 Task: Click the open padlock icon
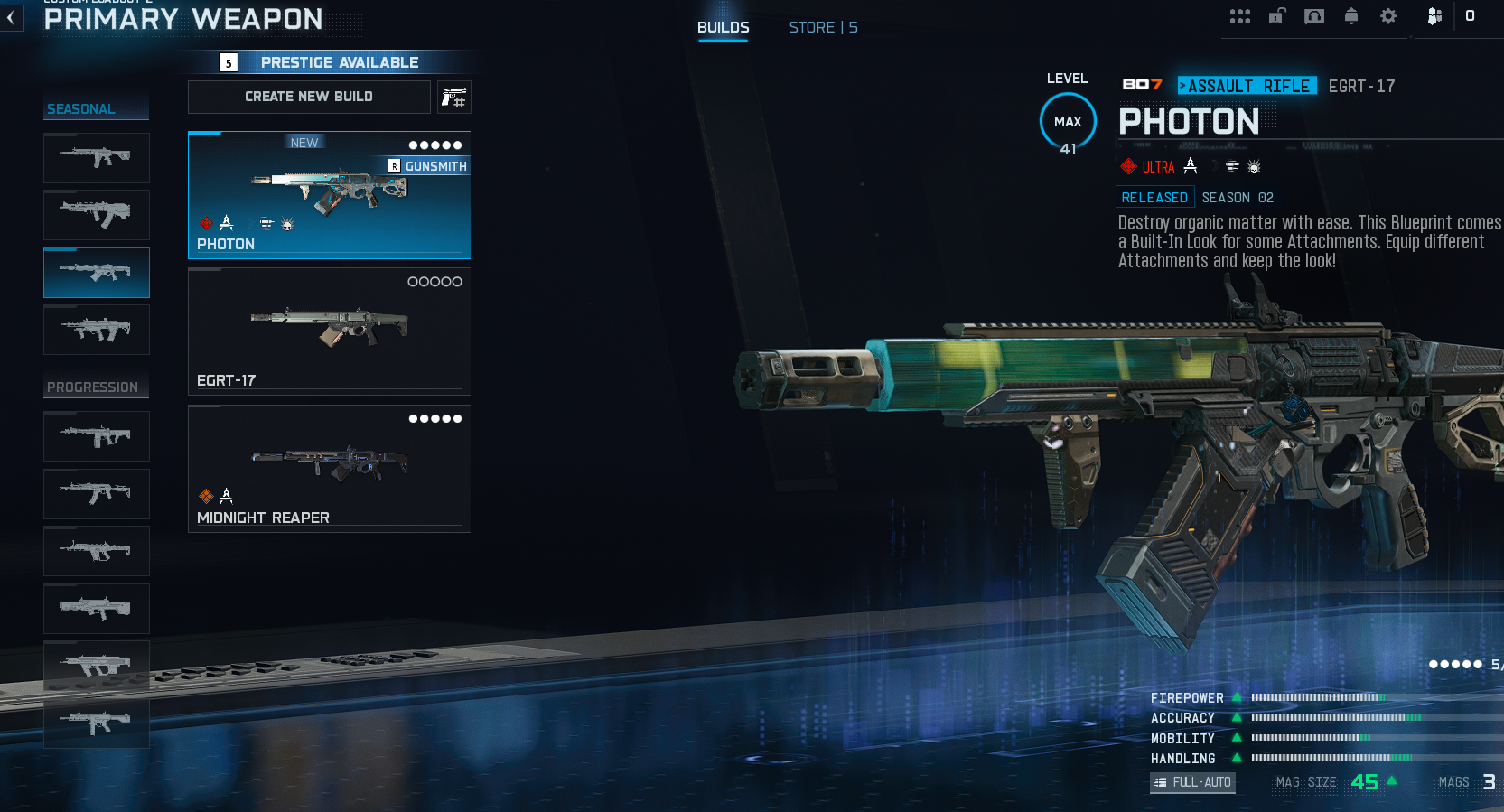coord(1276,16)
